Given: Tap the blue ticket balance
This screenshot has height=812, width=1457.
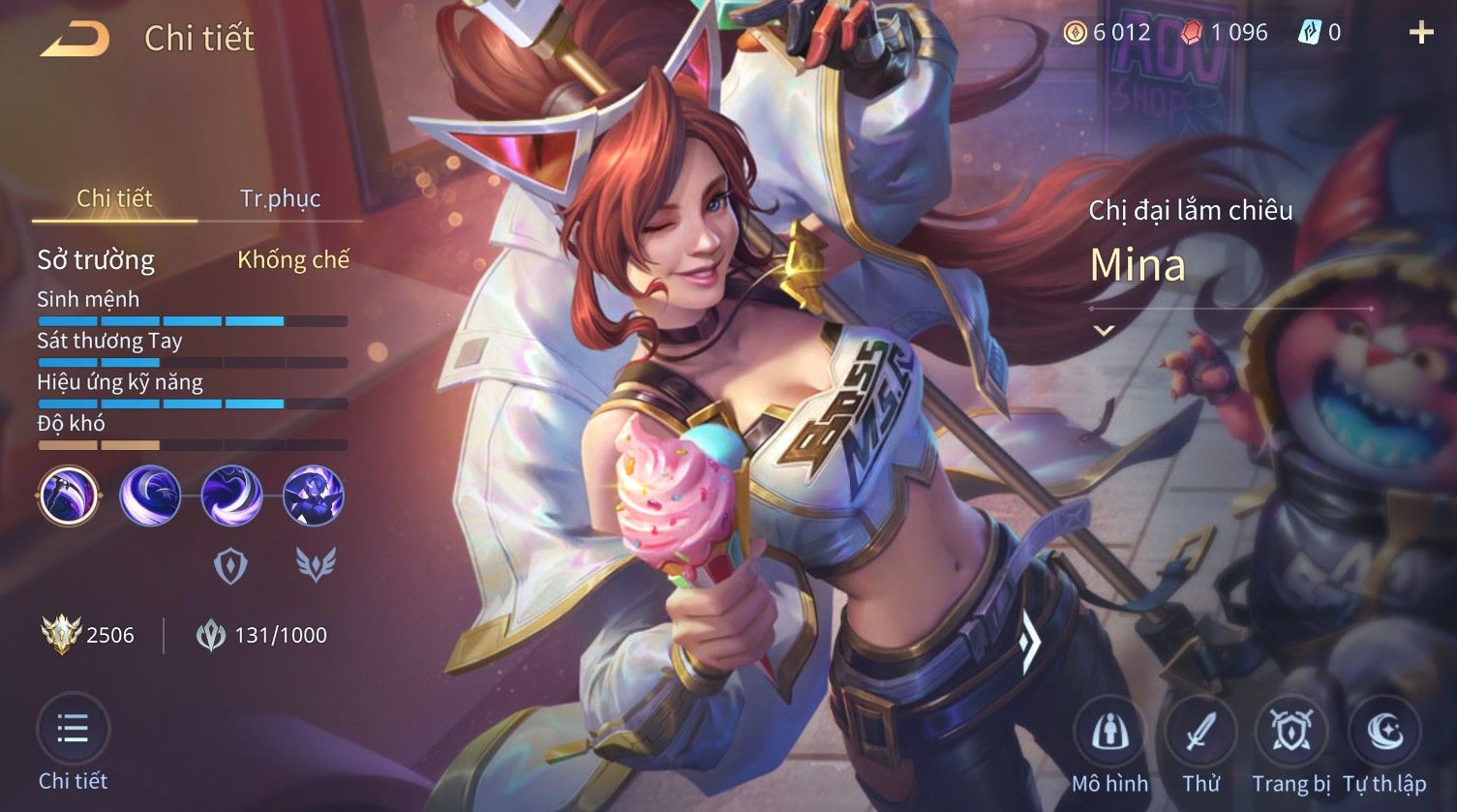Looking at the screenshot, I should pyautogui.click(x=1320, y=33).
